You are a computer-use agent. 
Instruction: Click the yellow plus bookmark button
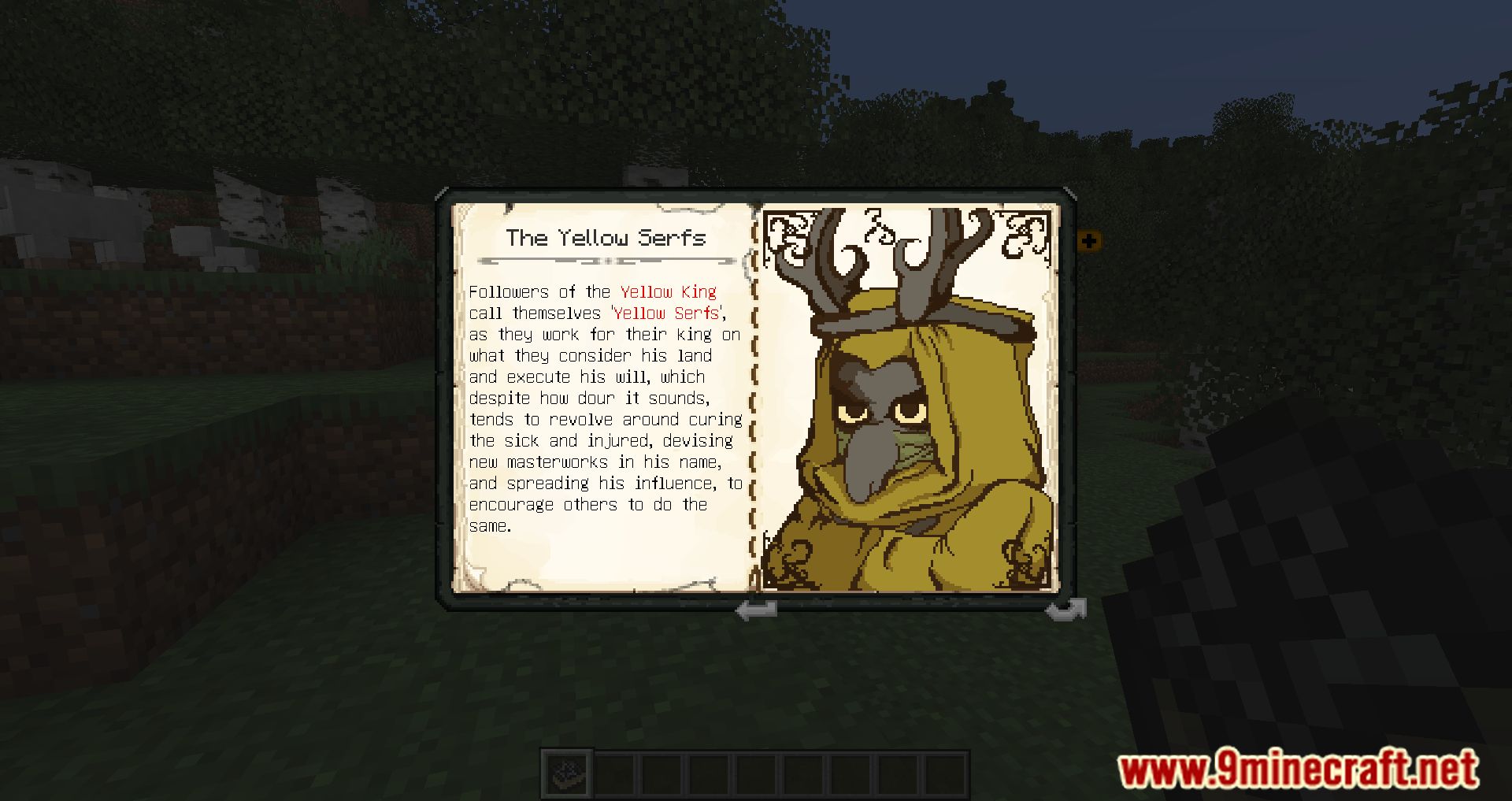(x=1089, y=241)
